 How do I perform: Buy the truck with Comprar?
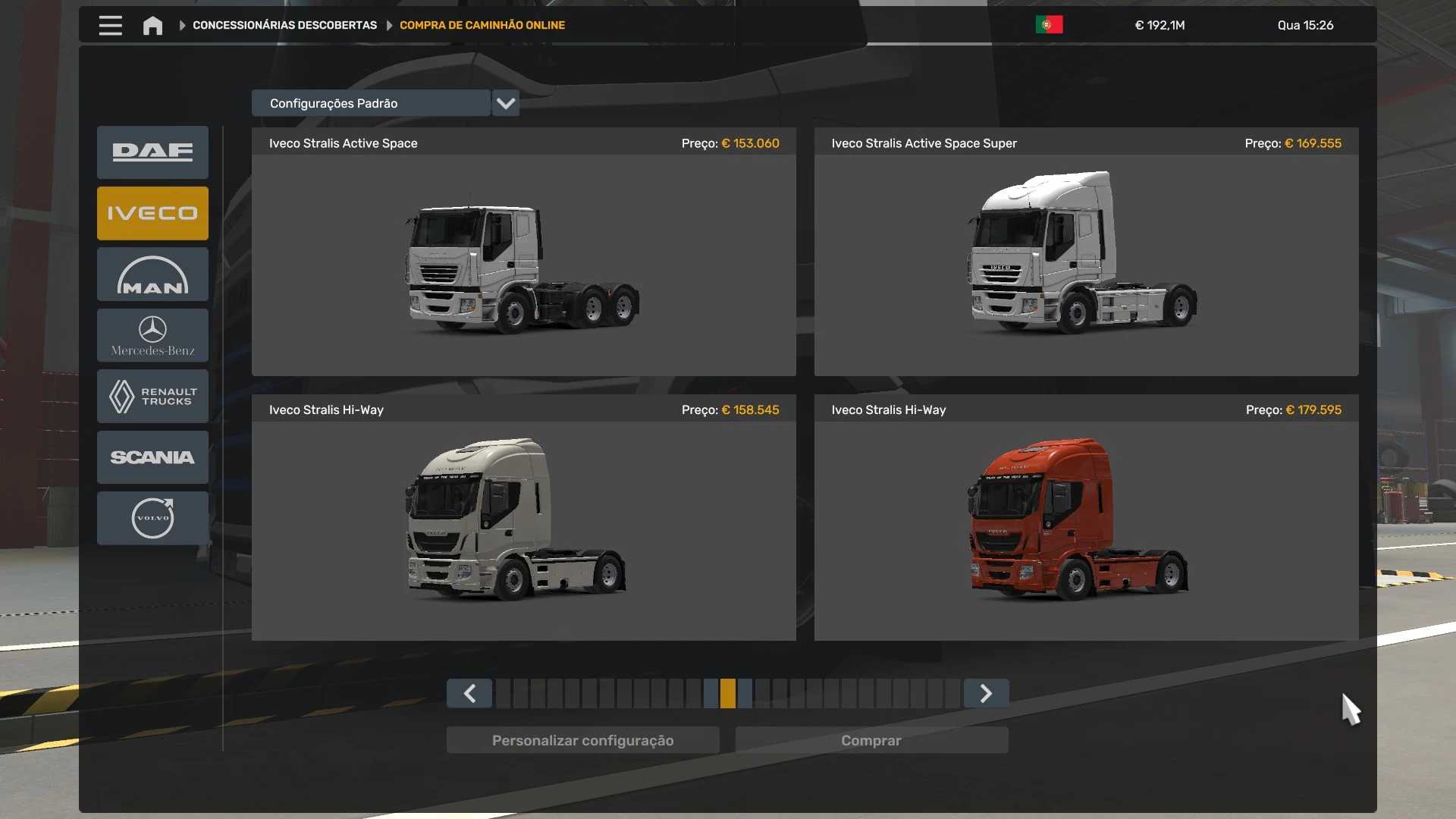point(871,740)
